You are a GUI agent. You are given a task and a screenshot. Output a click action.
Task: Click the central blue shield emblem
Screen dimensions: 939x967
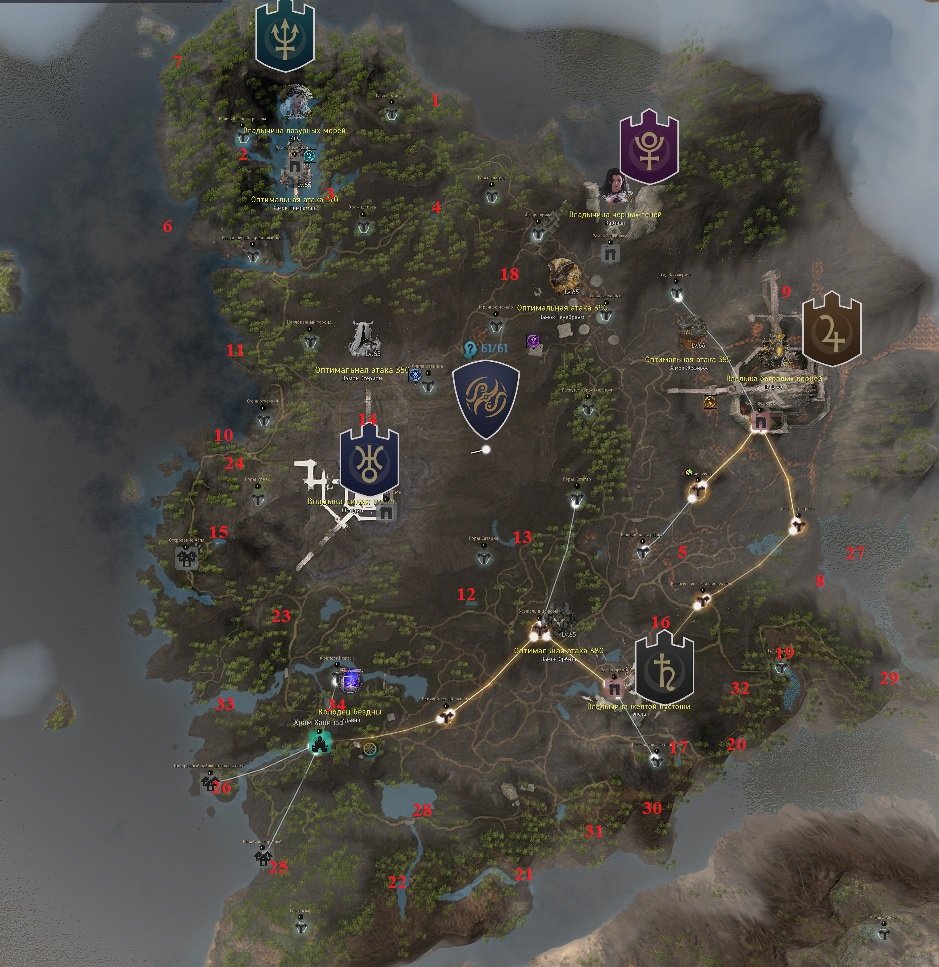[486, 400]
